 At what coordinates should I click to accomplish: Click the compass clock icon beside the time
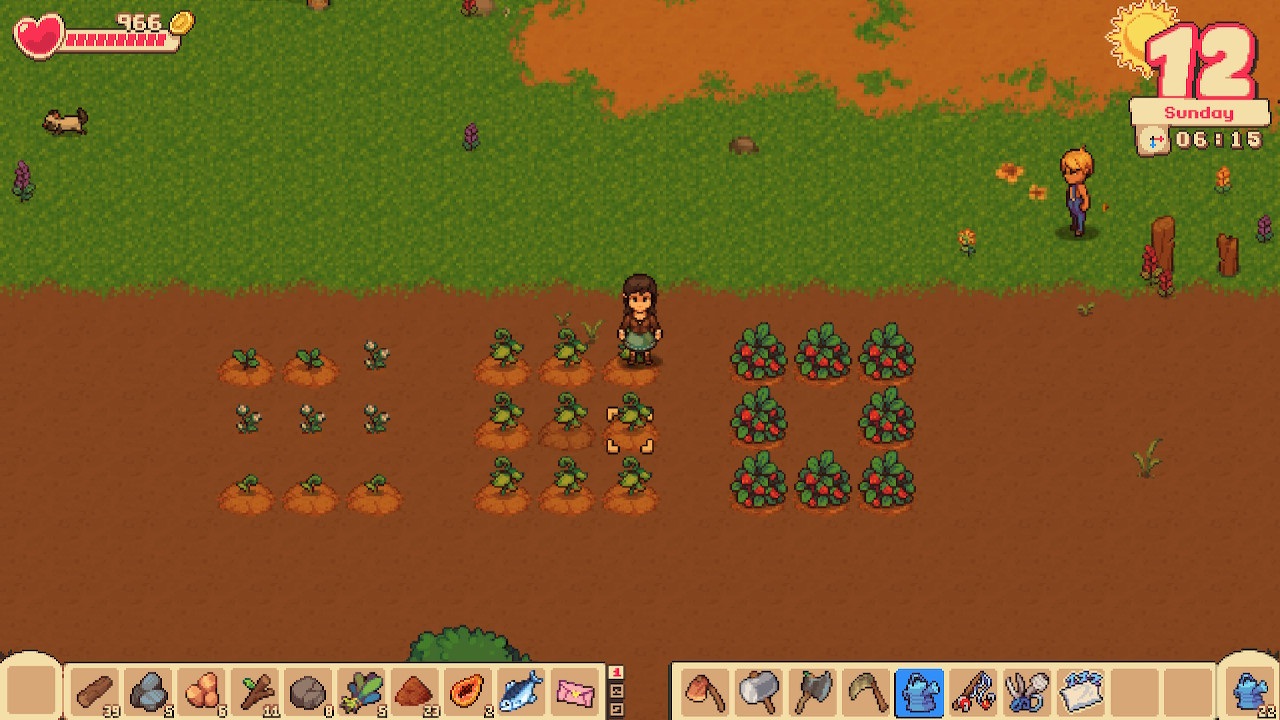pos(1153,141)
